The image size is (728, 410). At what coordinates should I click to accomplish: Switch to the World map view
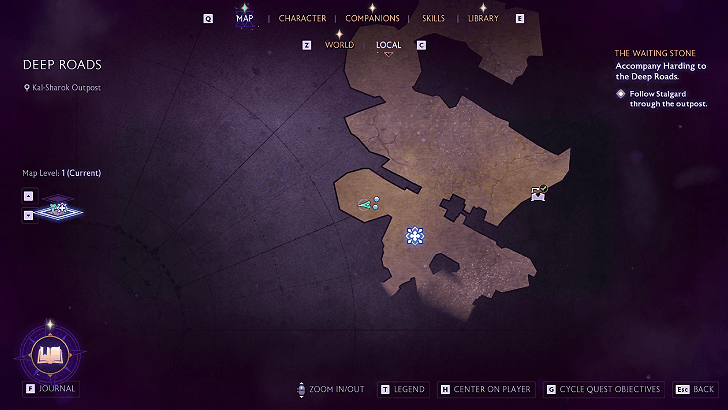point(339,45)
